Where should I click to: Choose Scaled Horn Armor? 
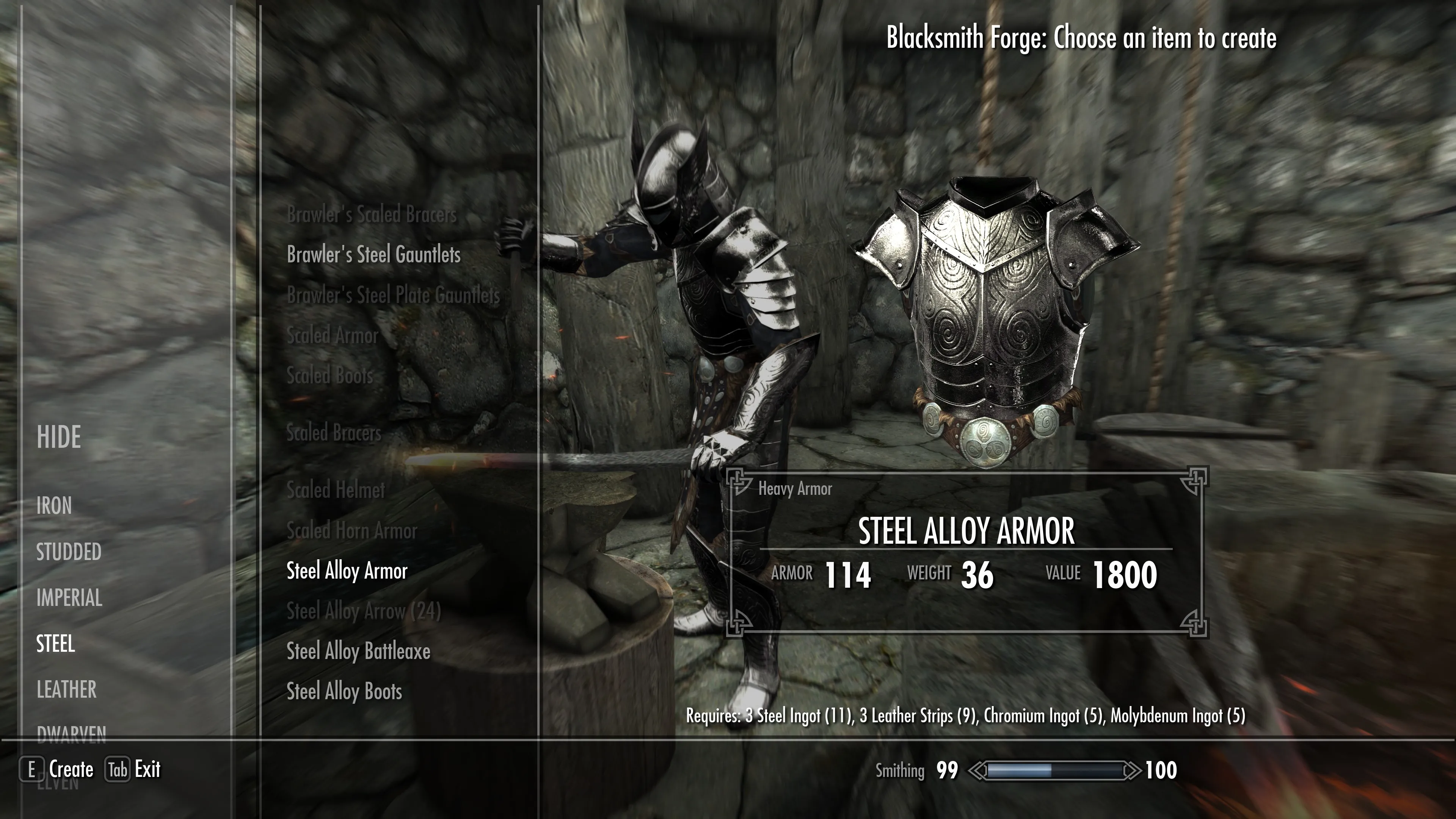tap(351, 531)
